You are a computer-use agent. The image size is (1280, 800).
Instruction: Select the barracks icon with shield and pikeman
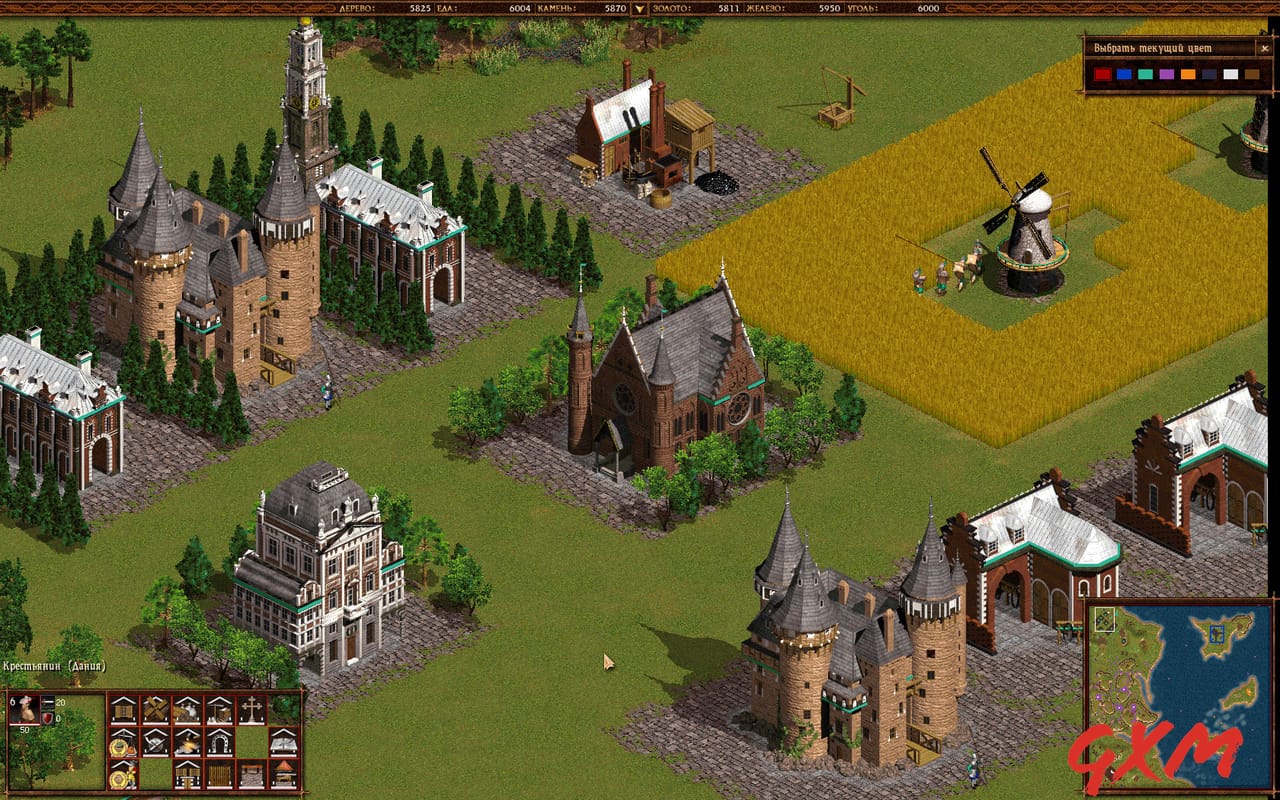[124, 774]
